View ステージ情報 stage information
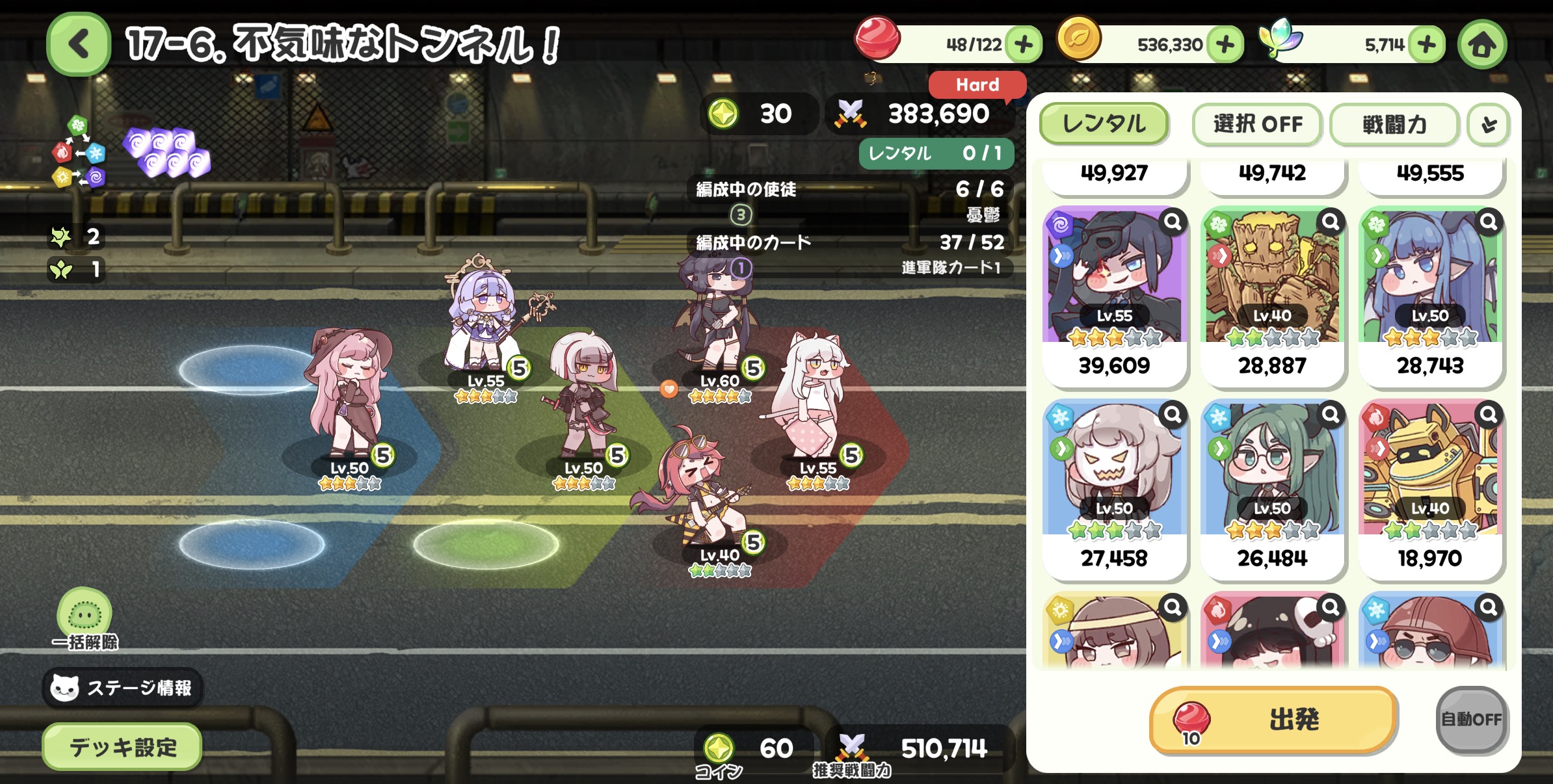Image resolution: width=1553 pixels, height=784 pixels. coord(123,688)
